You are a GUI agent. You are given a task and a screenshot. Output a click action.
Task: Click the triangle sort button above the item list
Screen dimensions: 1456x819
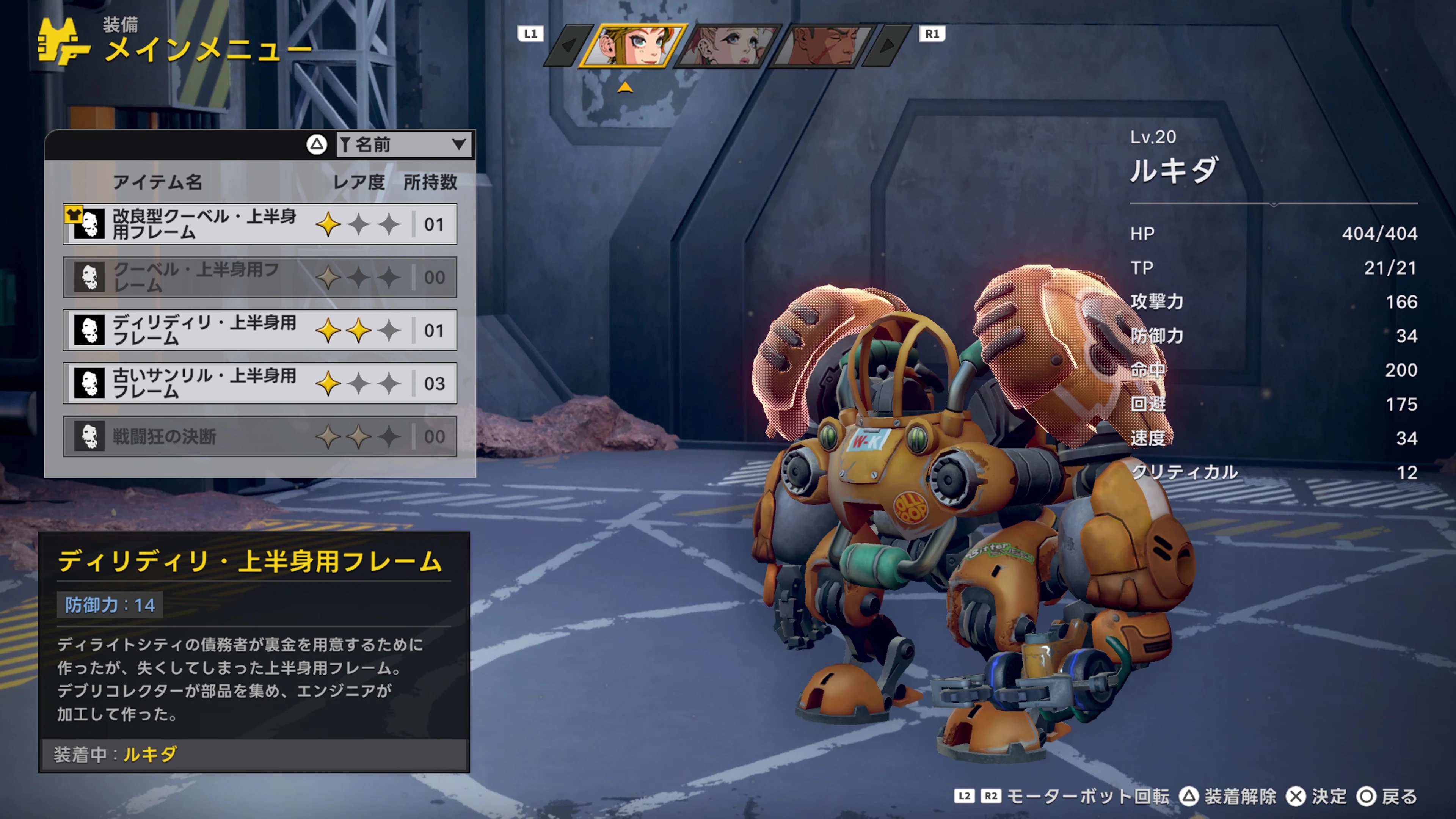317,145
